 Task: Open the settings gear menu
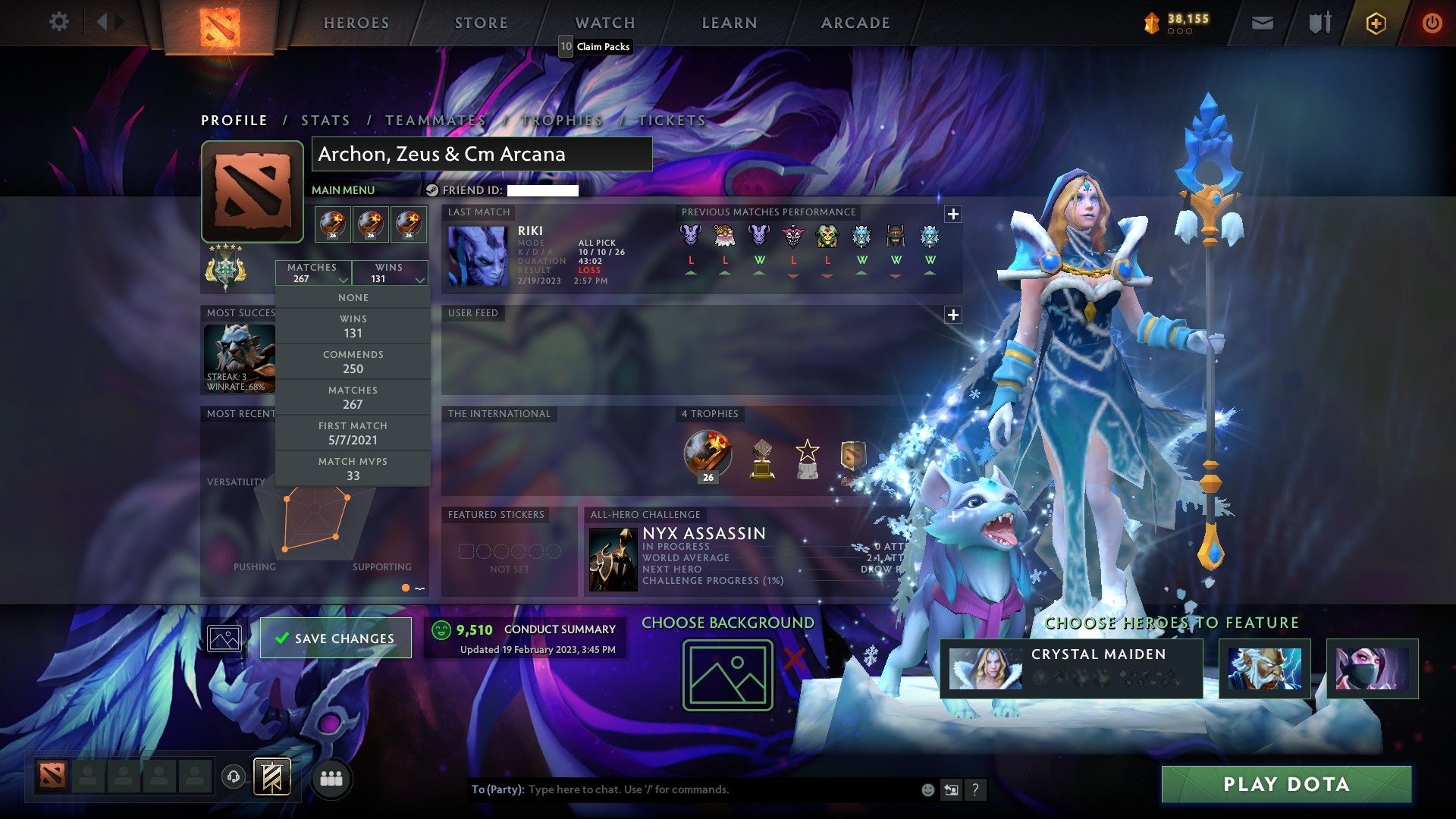point(58,22)
